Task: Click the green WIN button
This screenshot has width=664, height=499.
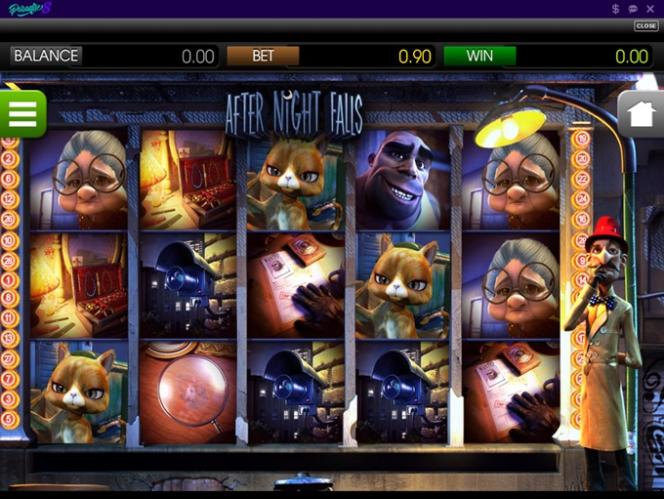Action: [479, 56]
